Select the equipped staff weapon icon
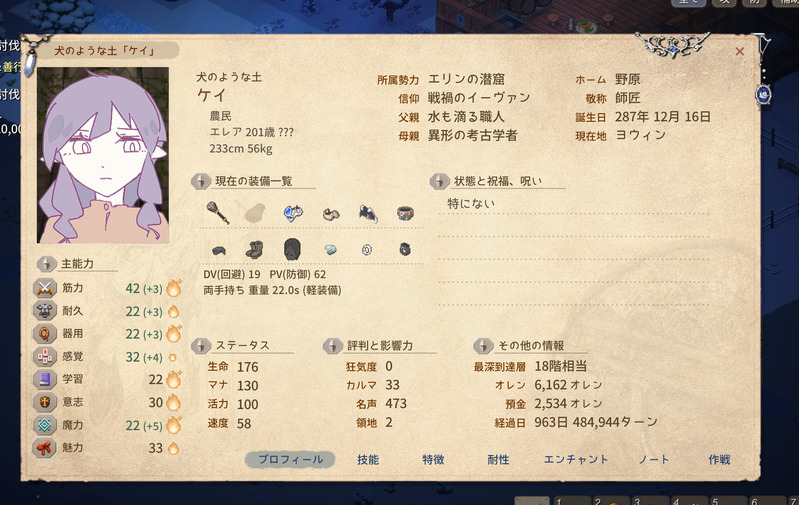Viewport: 799px width, 505px height. (x=217, y=212)
